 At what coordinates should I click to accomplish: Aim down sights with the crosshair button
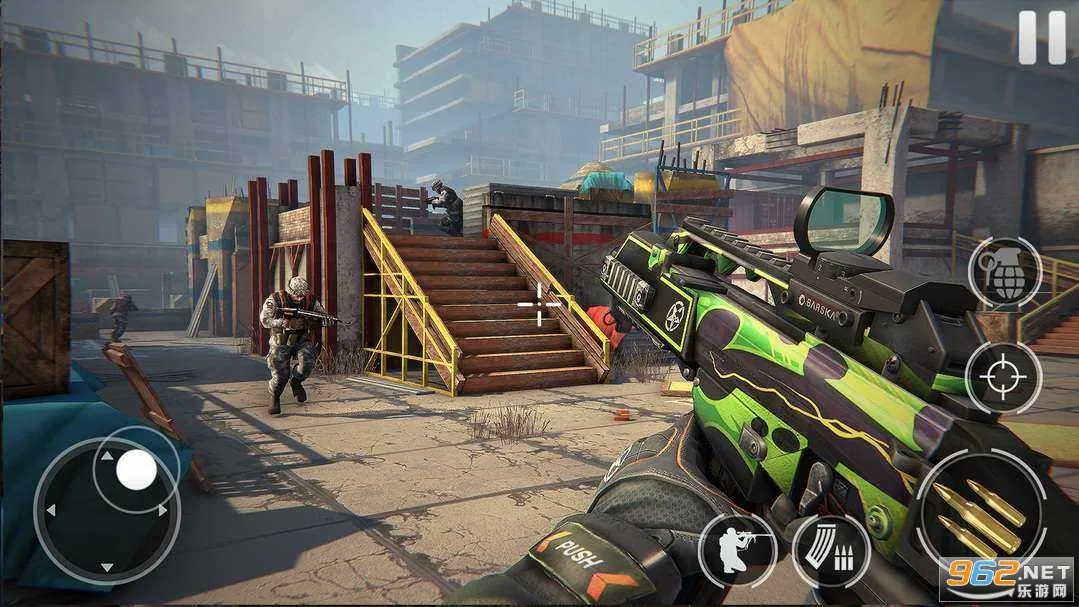coord(1003,378)
